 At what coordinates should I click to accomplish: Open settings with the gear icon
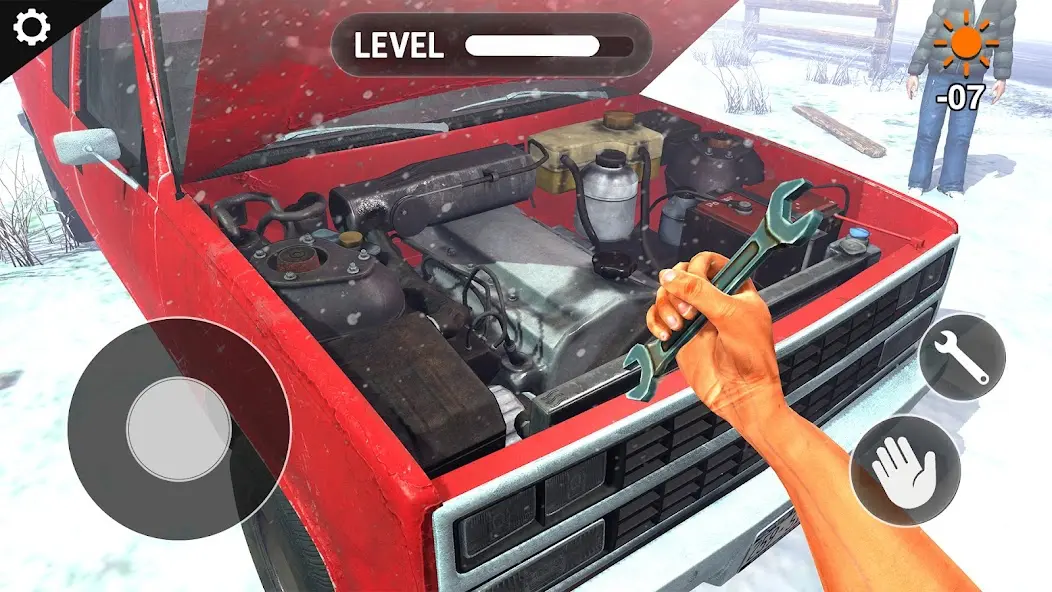31,27
